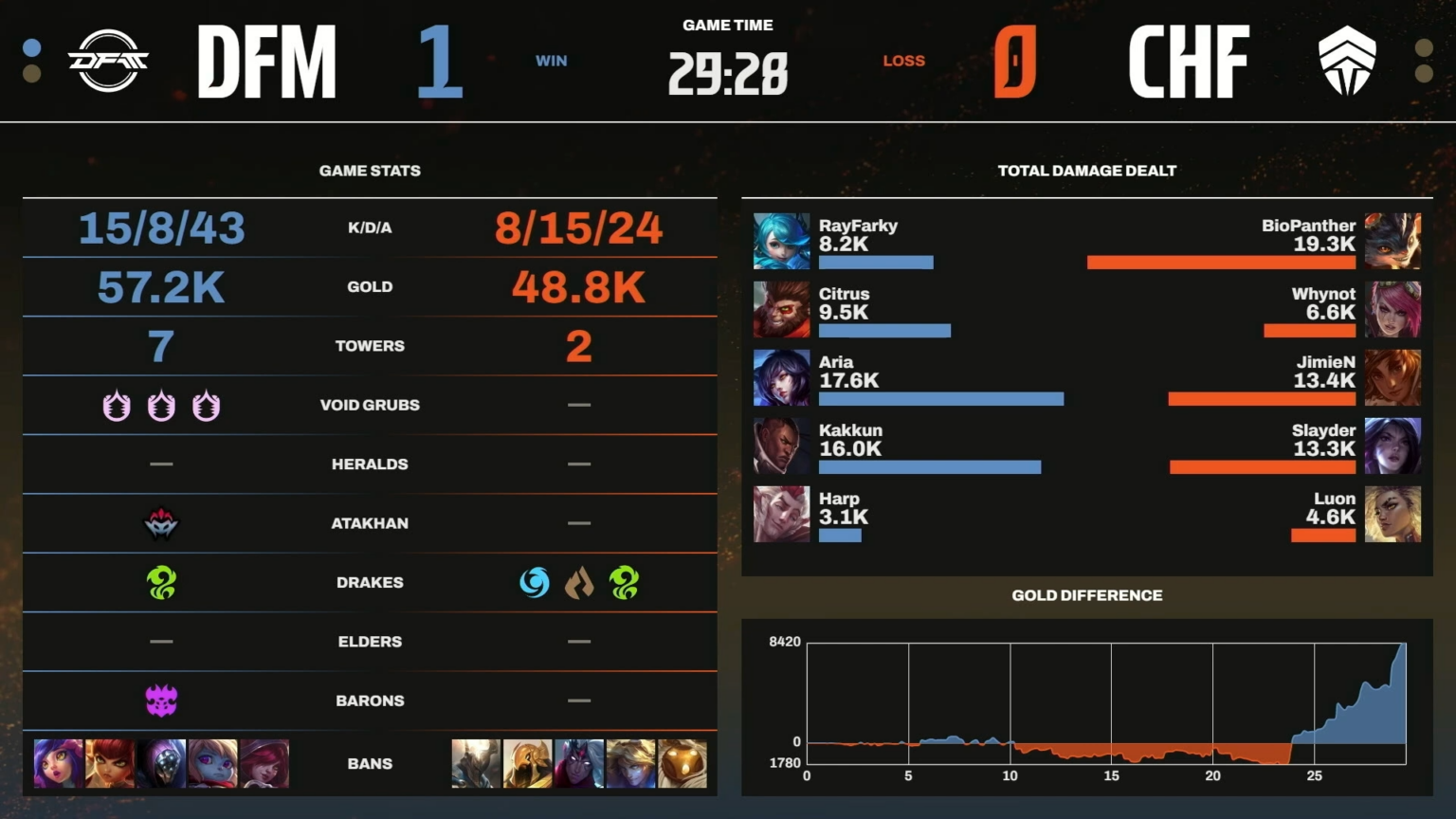Click the purple Baron icon for DFM

click(x=161, y=700)
